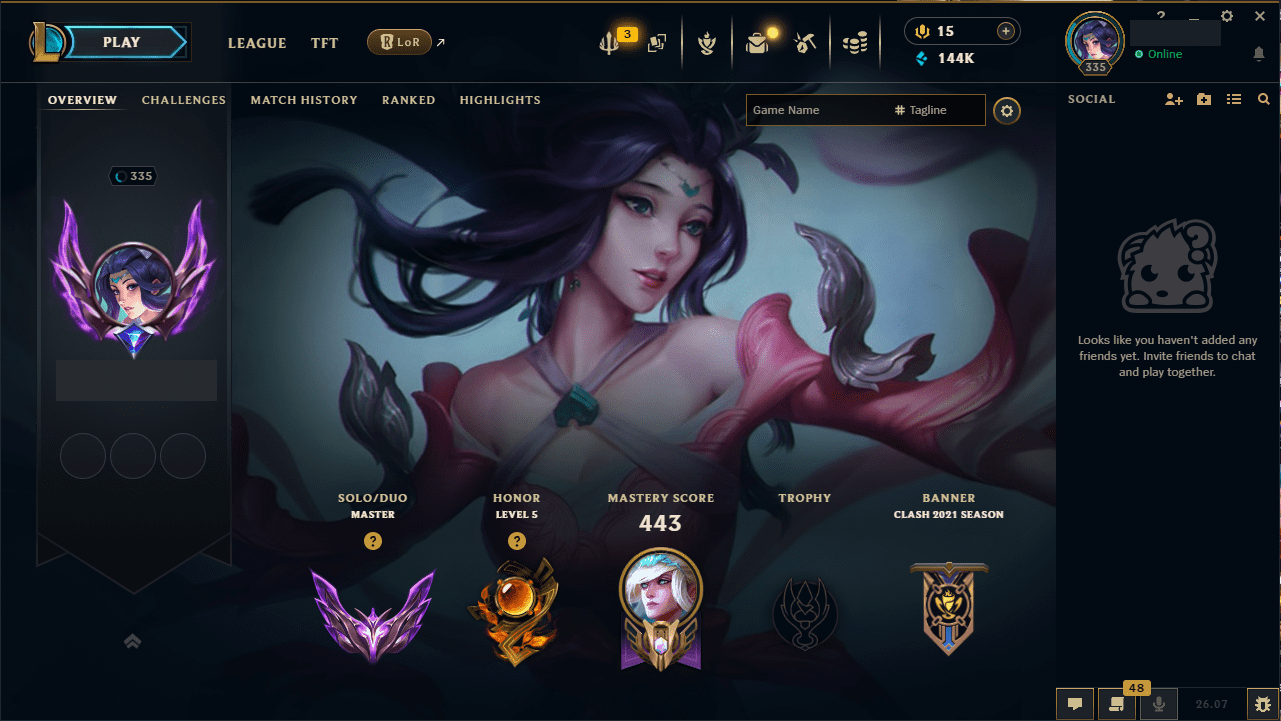Toggle the friends list view options

click(1233, 99)
